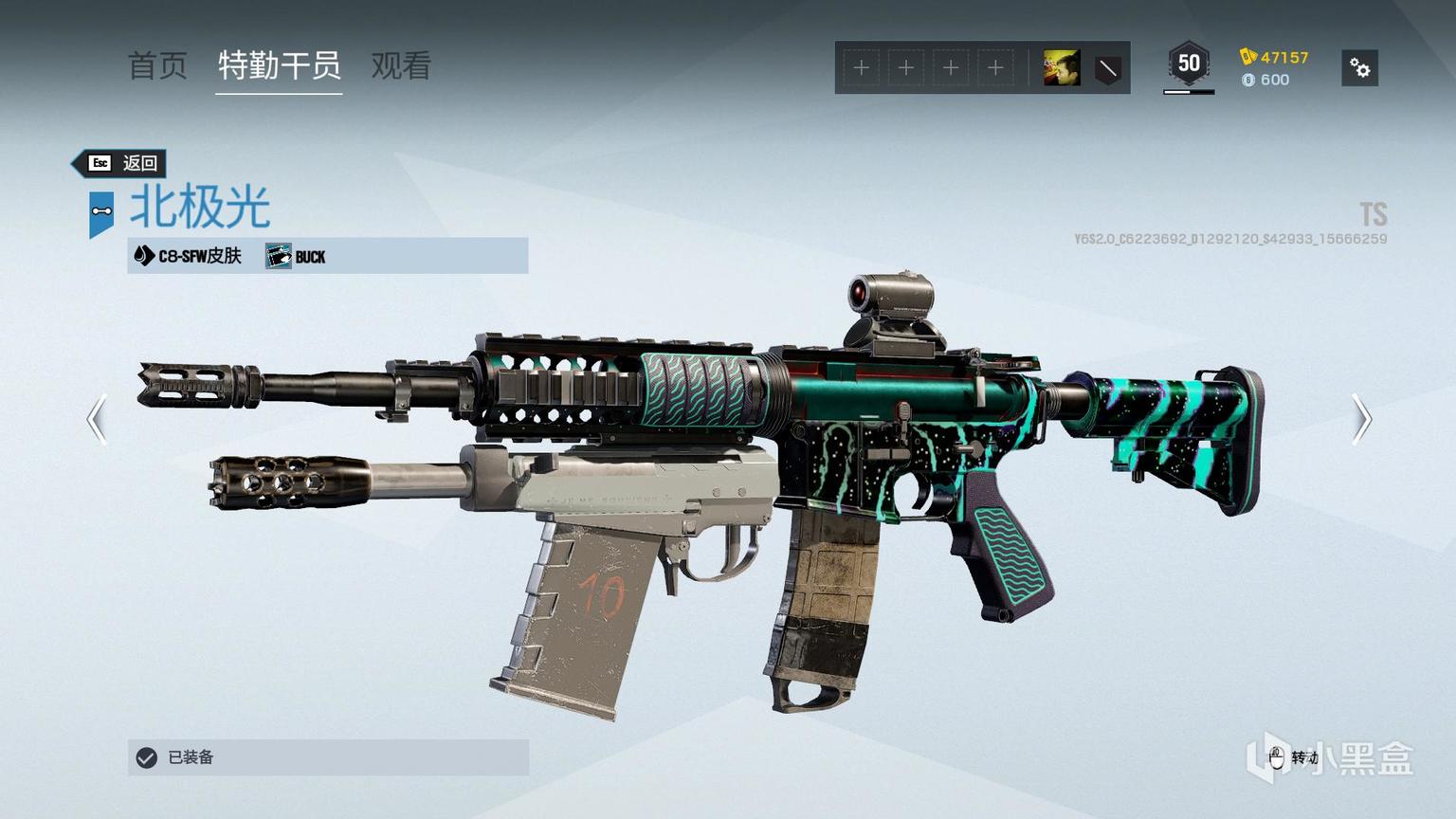
Task: Switch to the 首页 tab
Action: 157,65
